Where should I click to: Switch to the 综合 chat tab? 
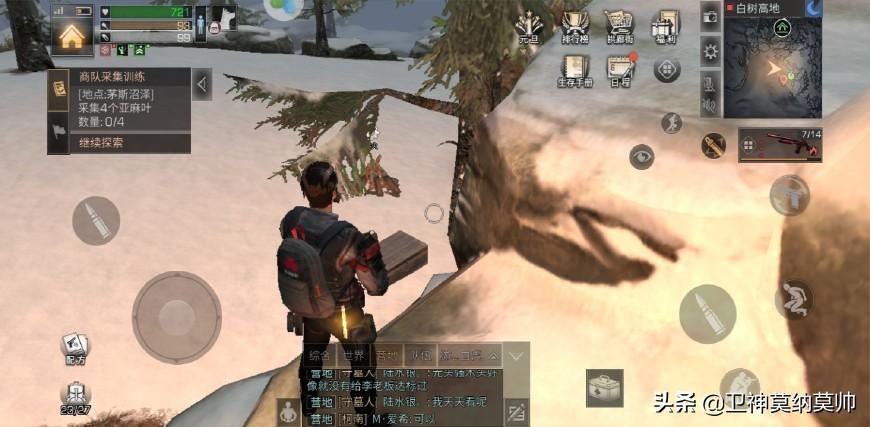(x=320, y=355)
